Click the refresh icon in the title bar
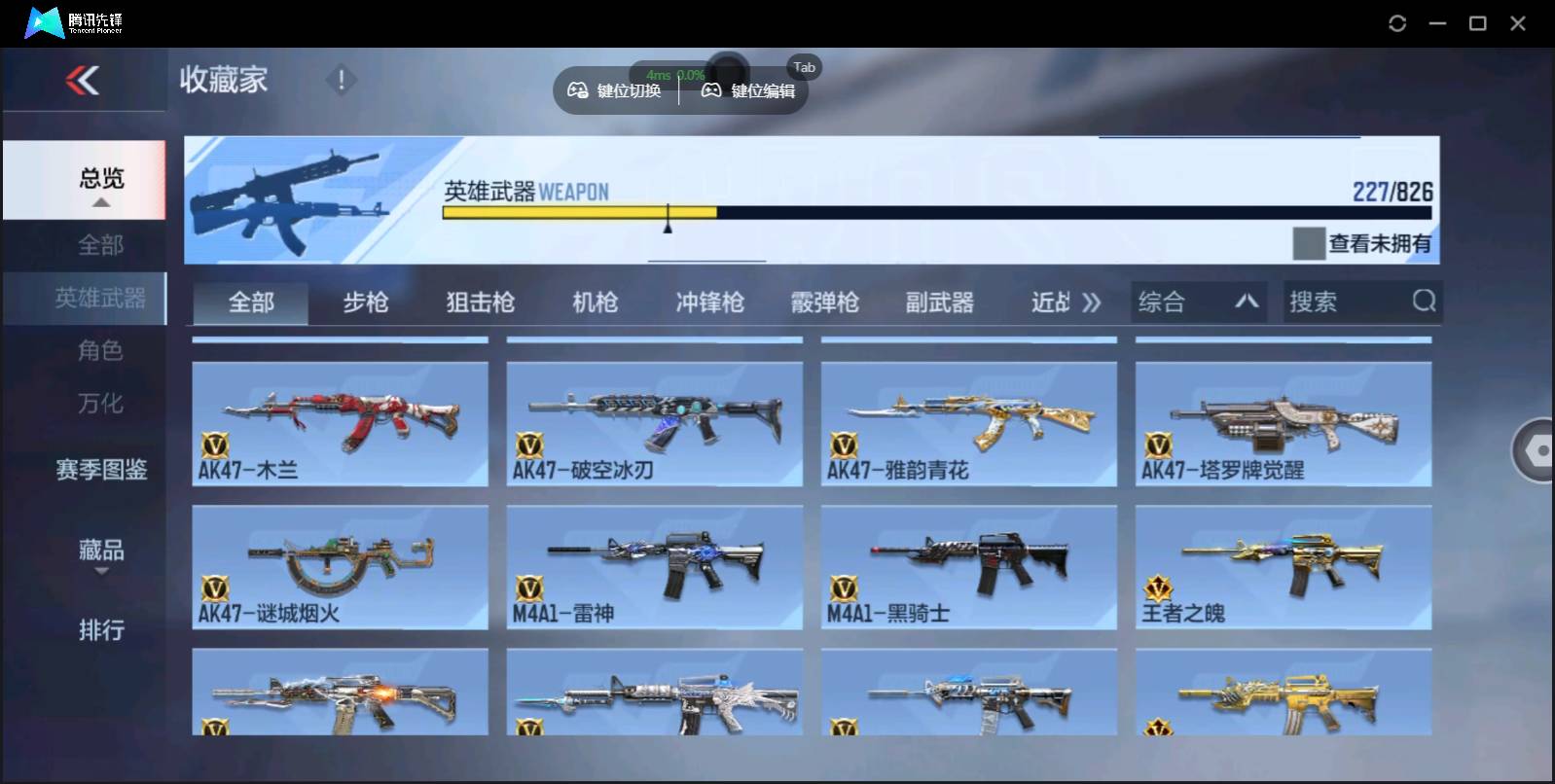Screen dimensions: 1555x784 (x=1399, y=22)
